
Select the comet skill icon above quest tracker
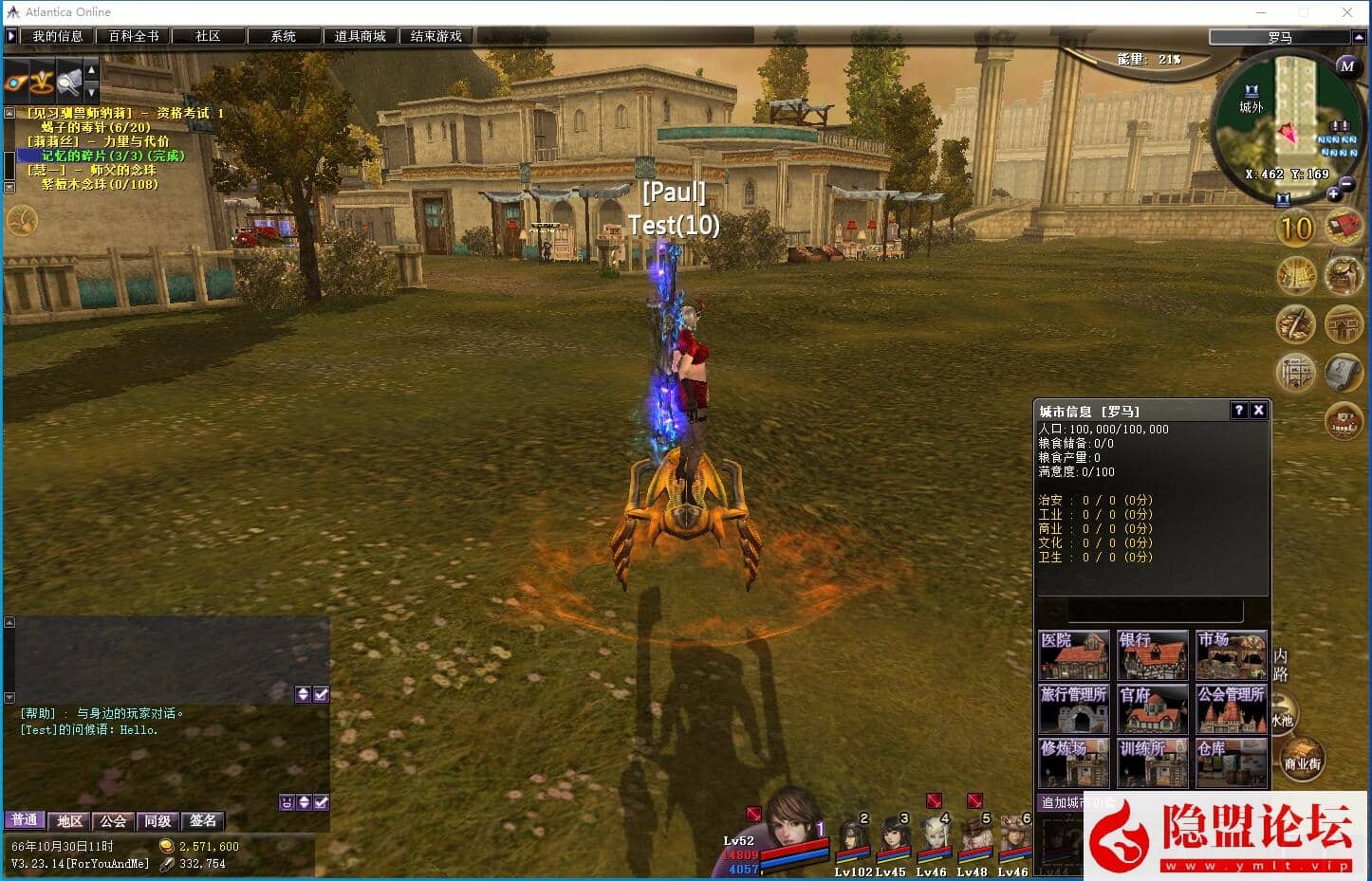coord(16,83)
